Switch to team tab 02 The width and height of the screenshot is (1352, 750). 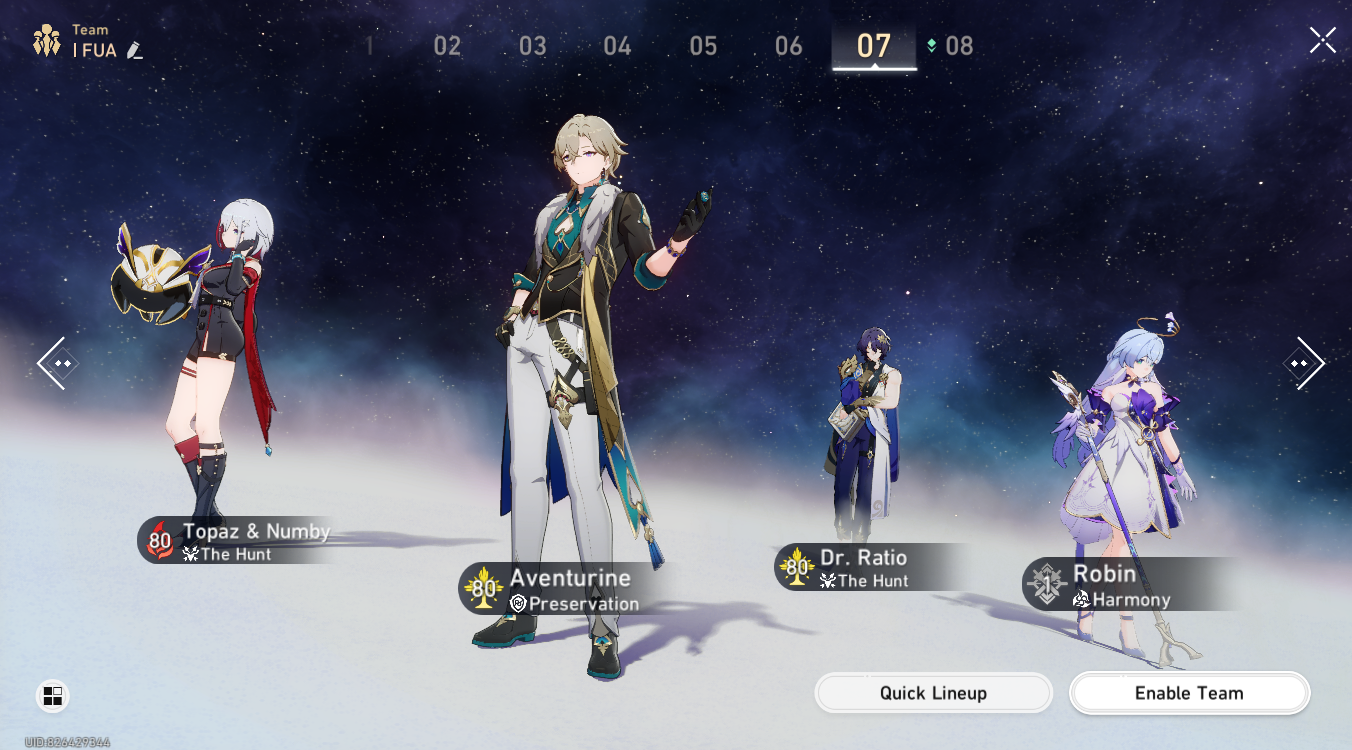pos(447,46)
